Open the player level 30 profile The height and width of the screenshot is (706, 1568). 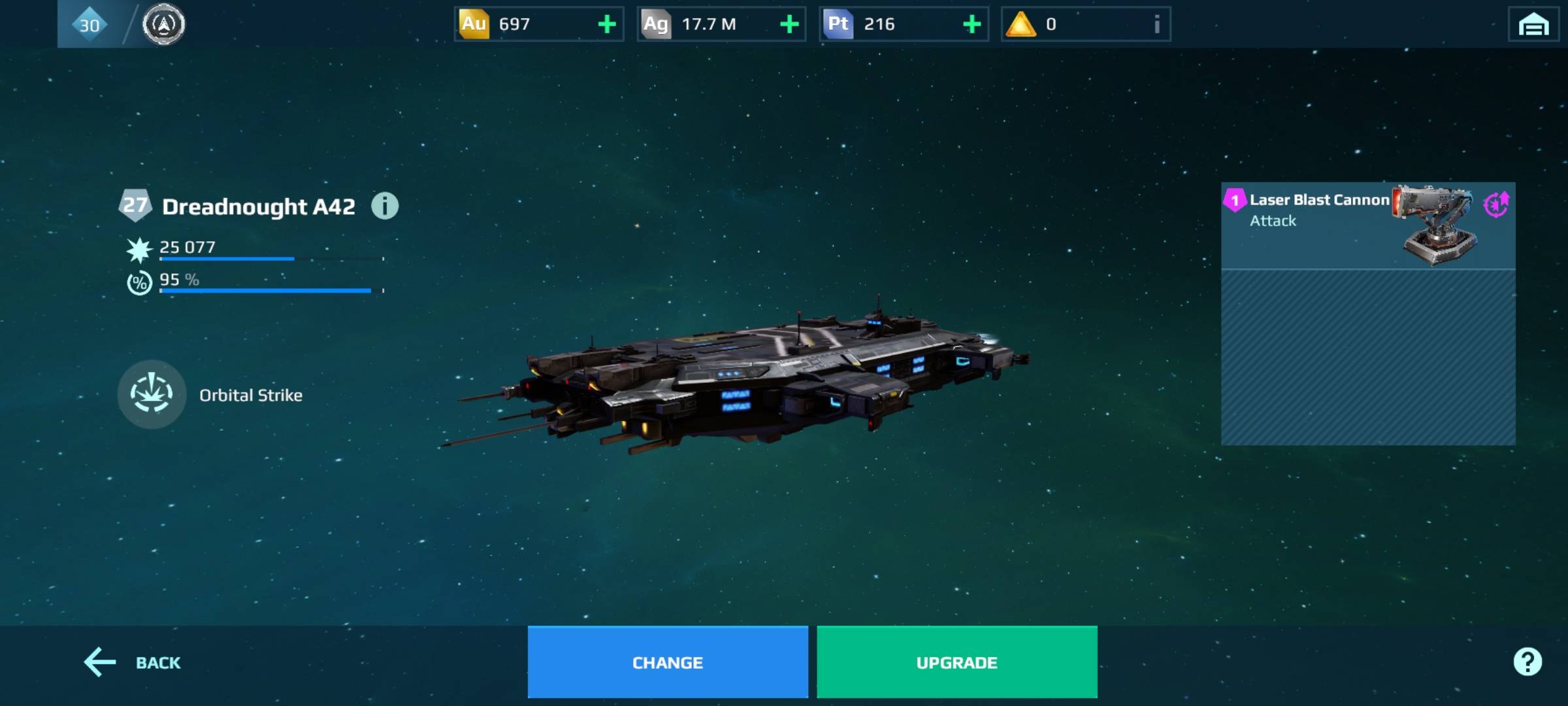(90, 25)
